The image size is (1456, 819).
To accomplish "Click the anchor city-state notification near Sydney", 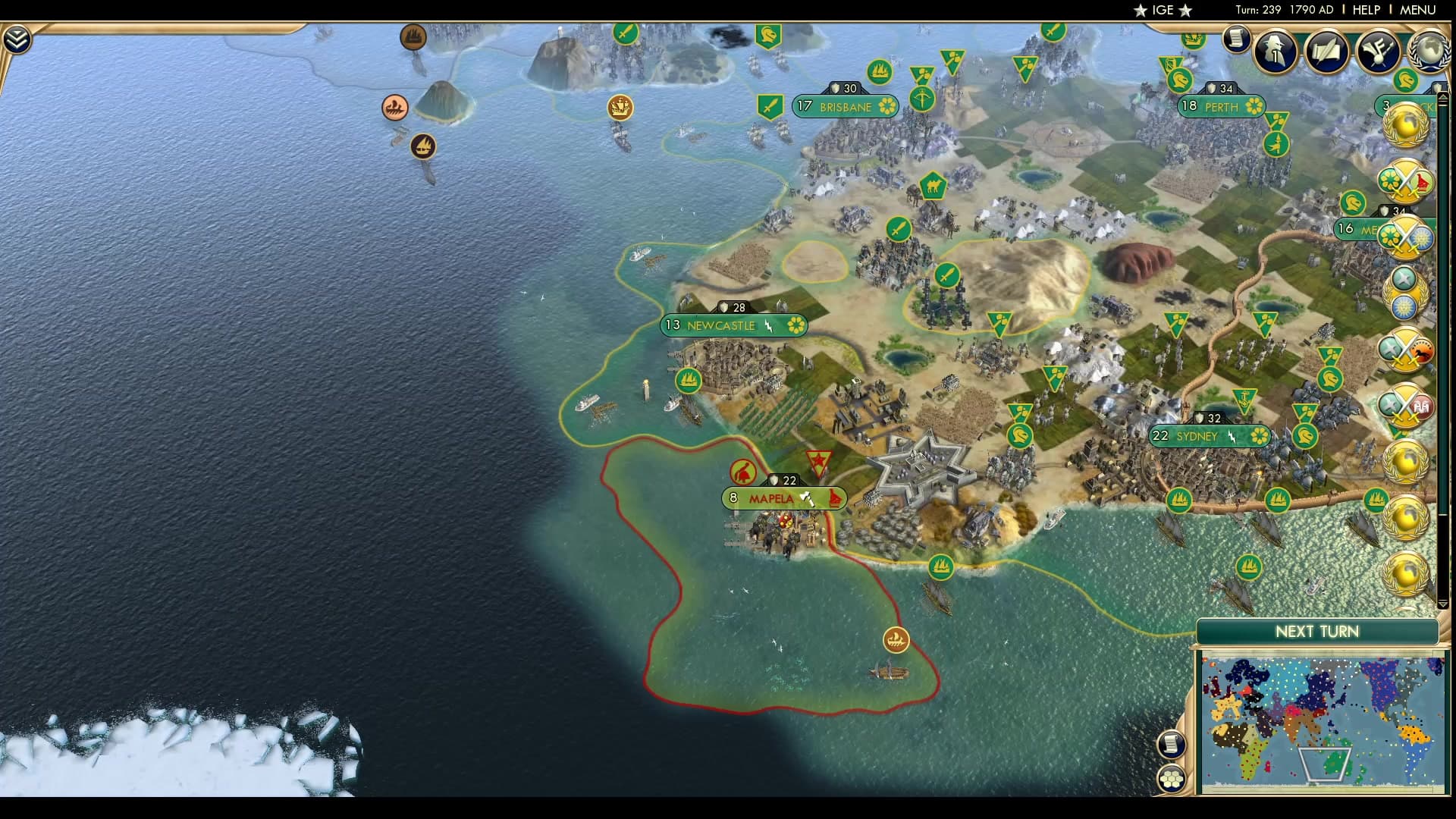I will [x=1243, y=400].
